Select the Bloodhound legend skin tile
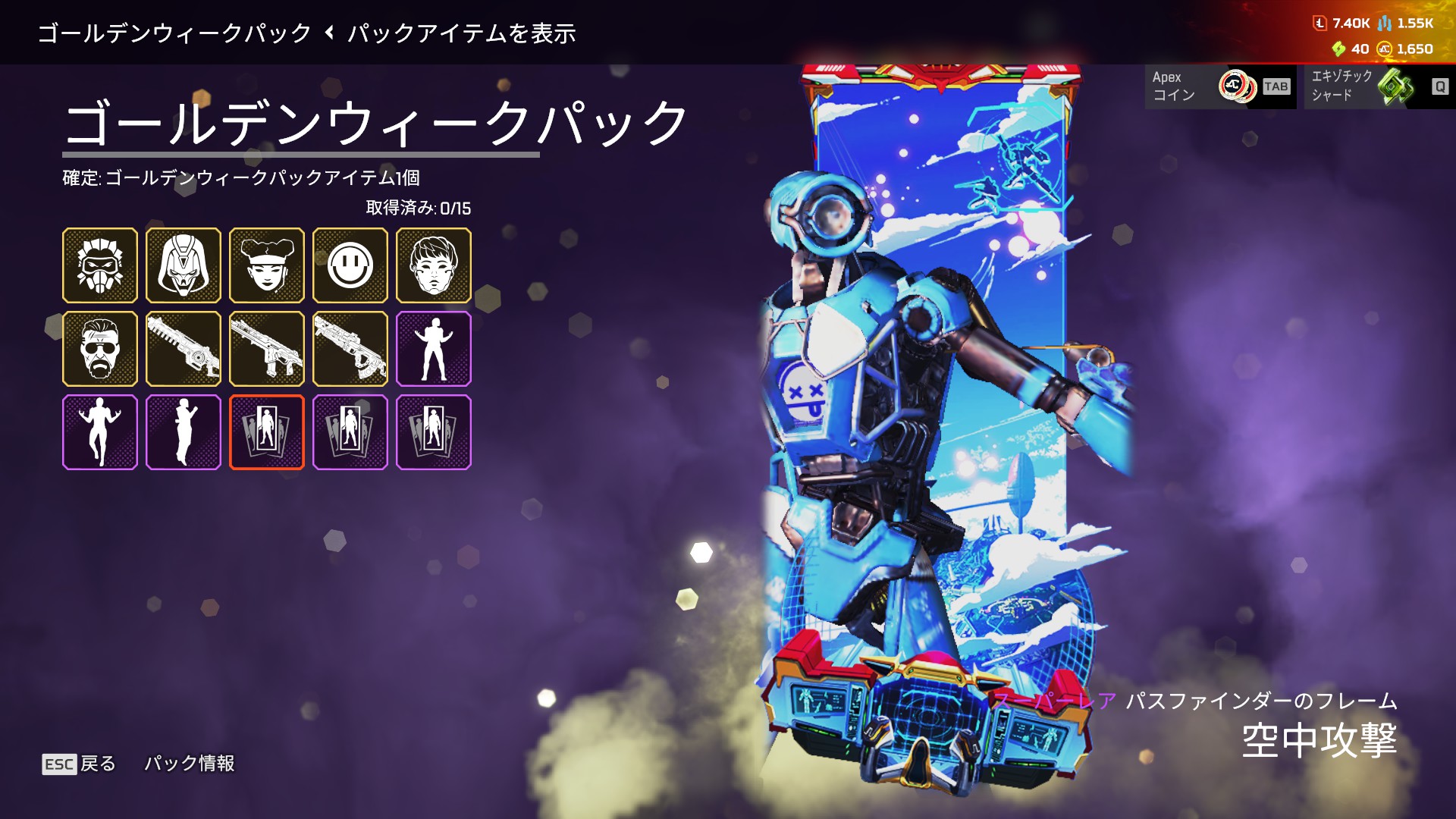This screenshot has width=1456, height=819. pyautogui.click(x=100, y=265)
